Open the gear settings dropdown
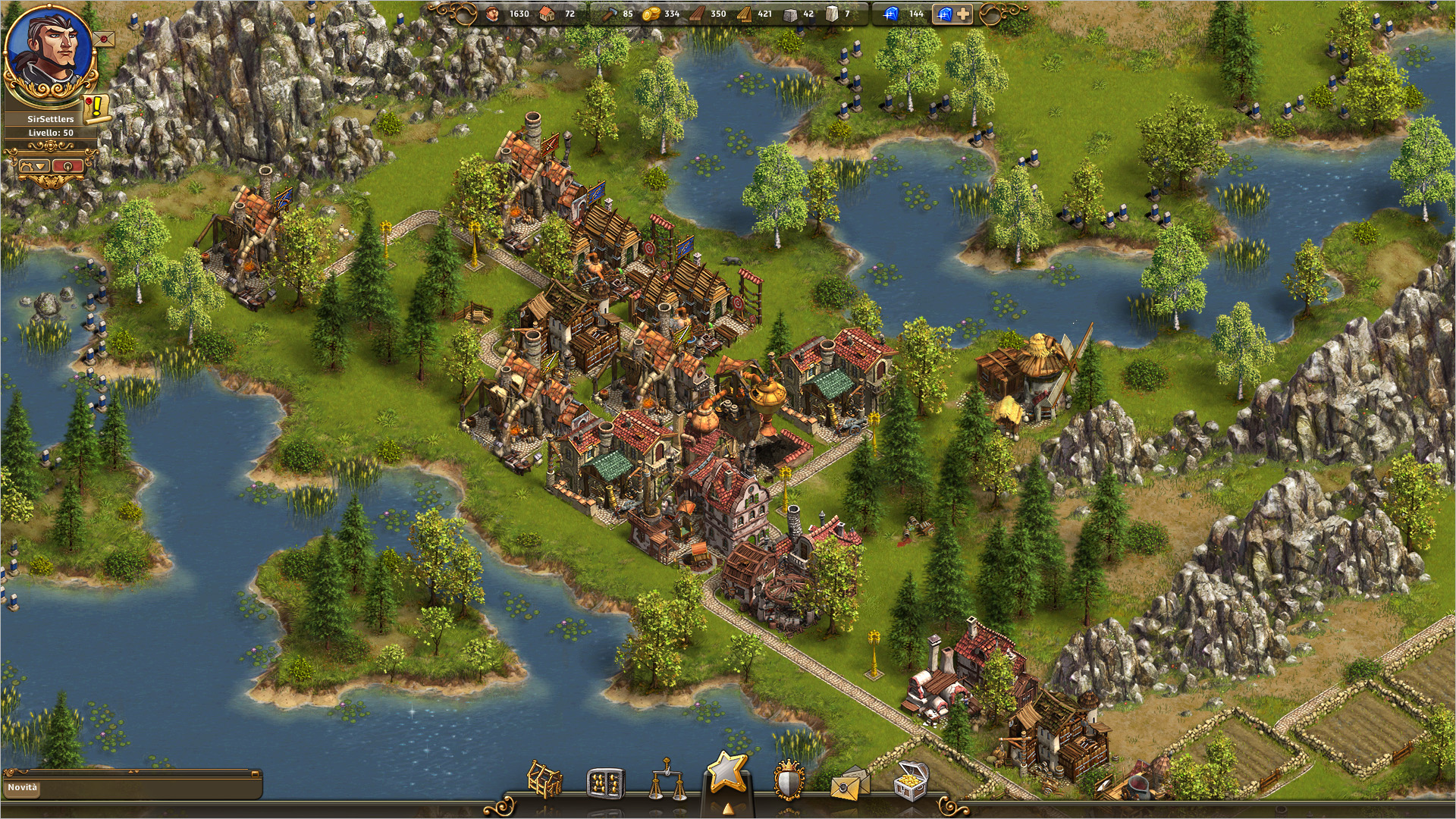 click(x=33, y=165)
